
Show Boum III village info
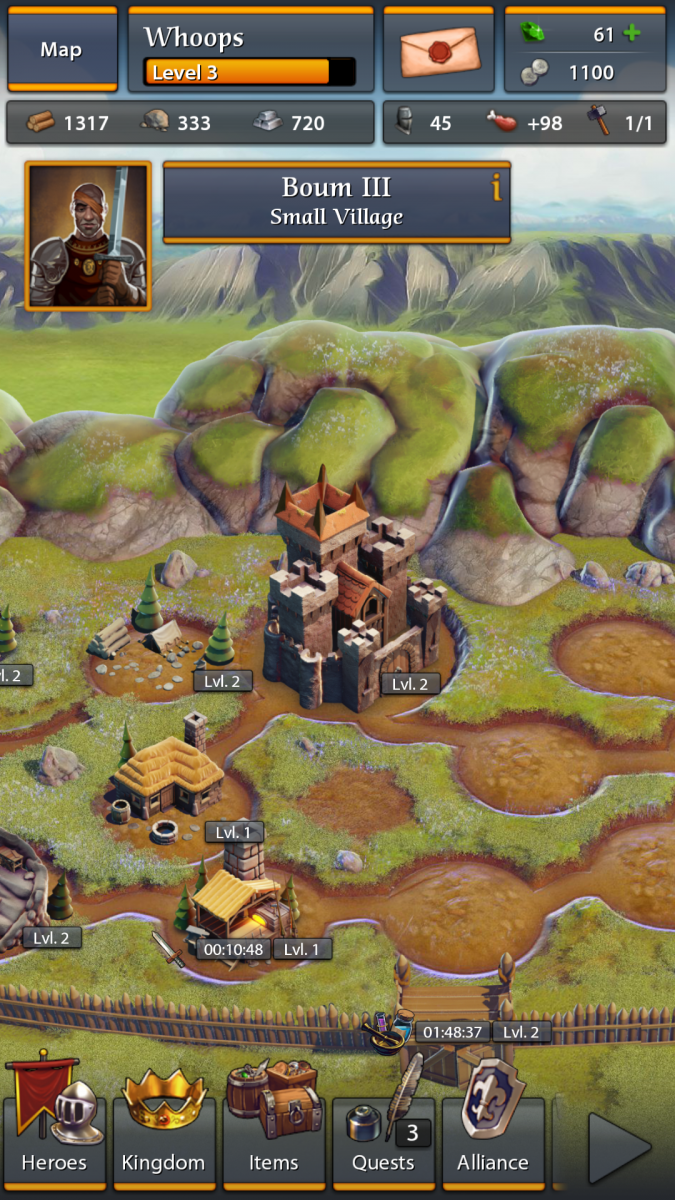pos(496,187)
